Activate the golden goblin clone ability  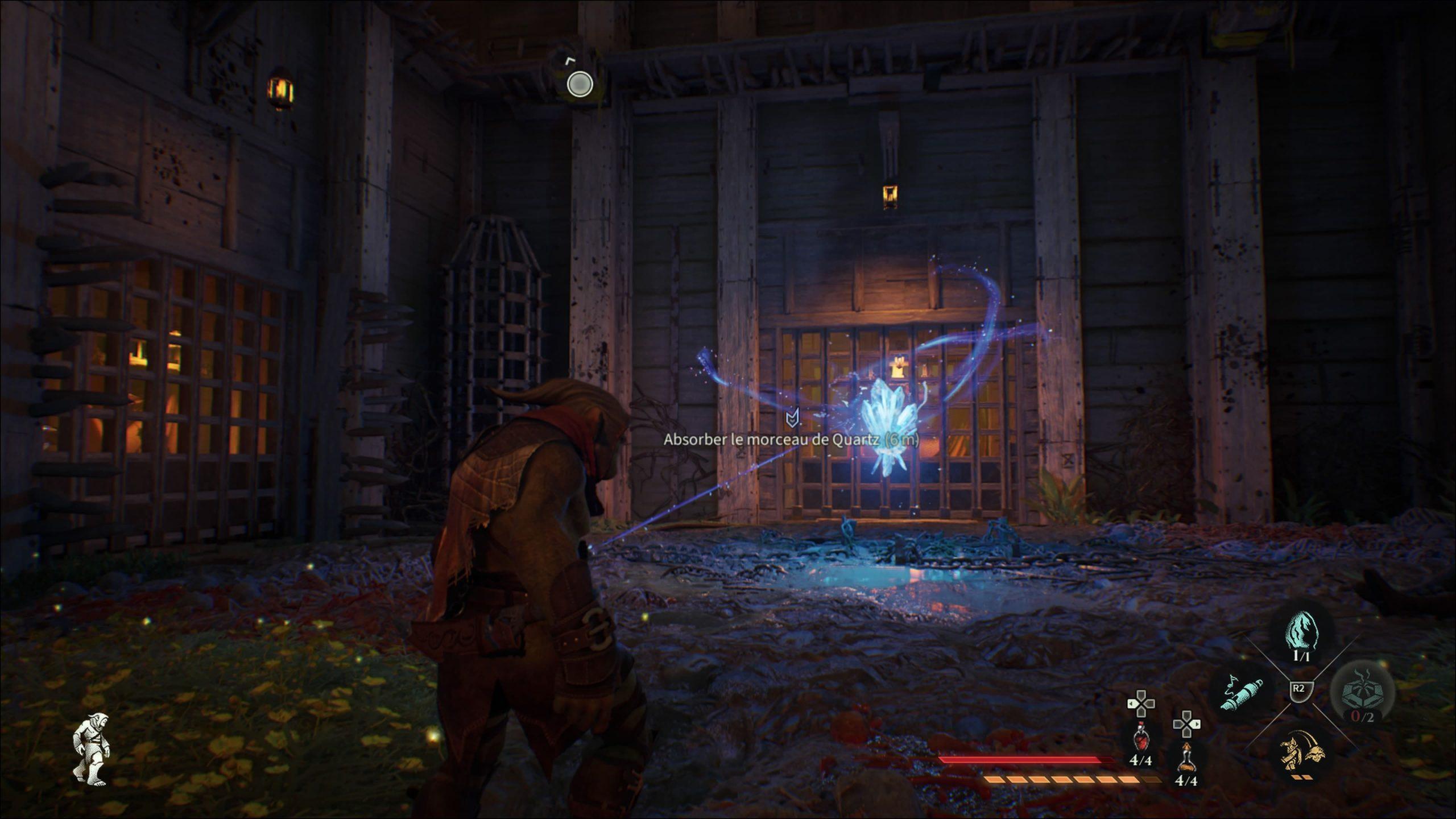[1302, 750]
